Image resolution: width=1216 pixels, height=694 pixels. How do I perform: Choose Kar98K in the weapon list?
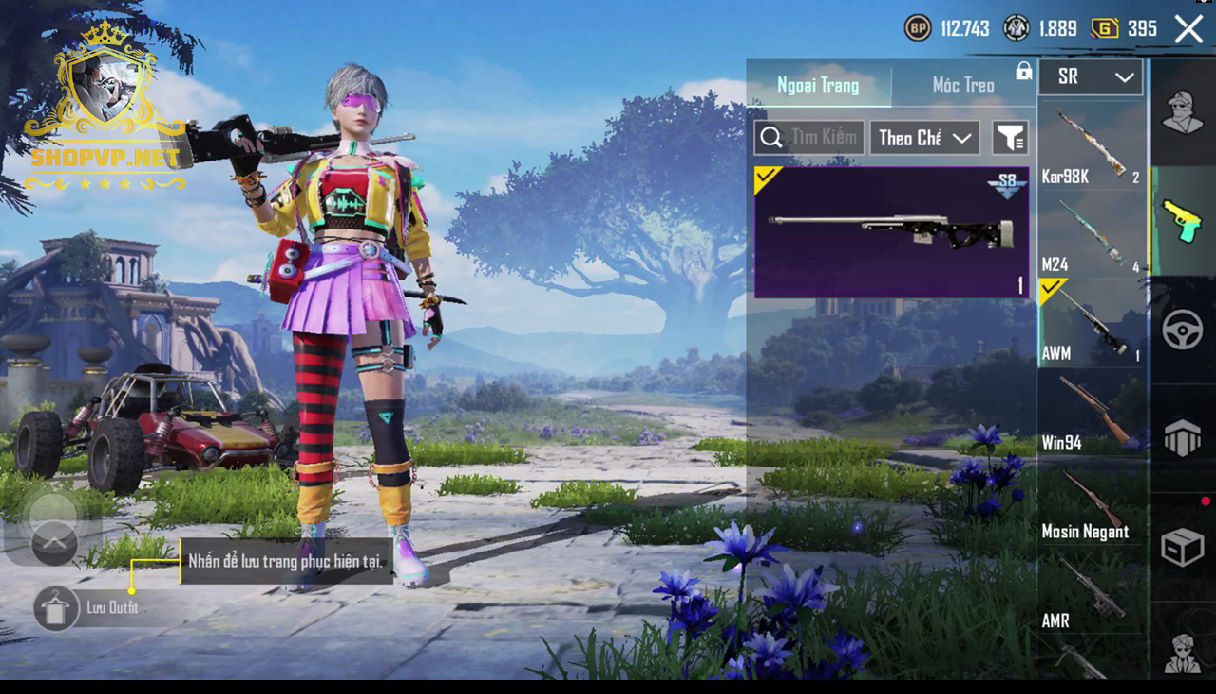1091,146
